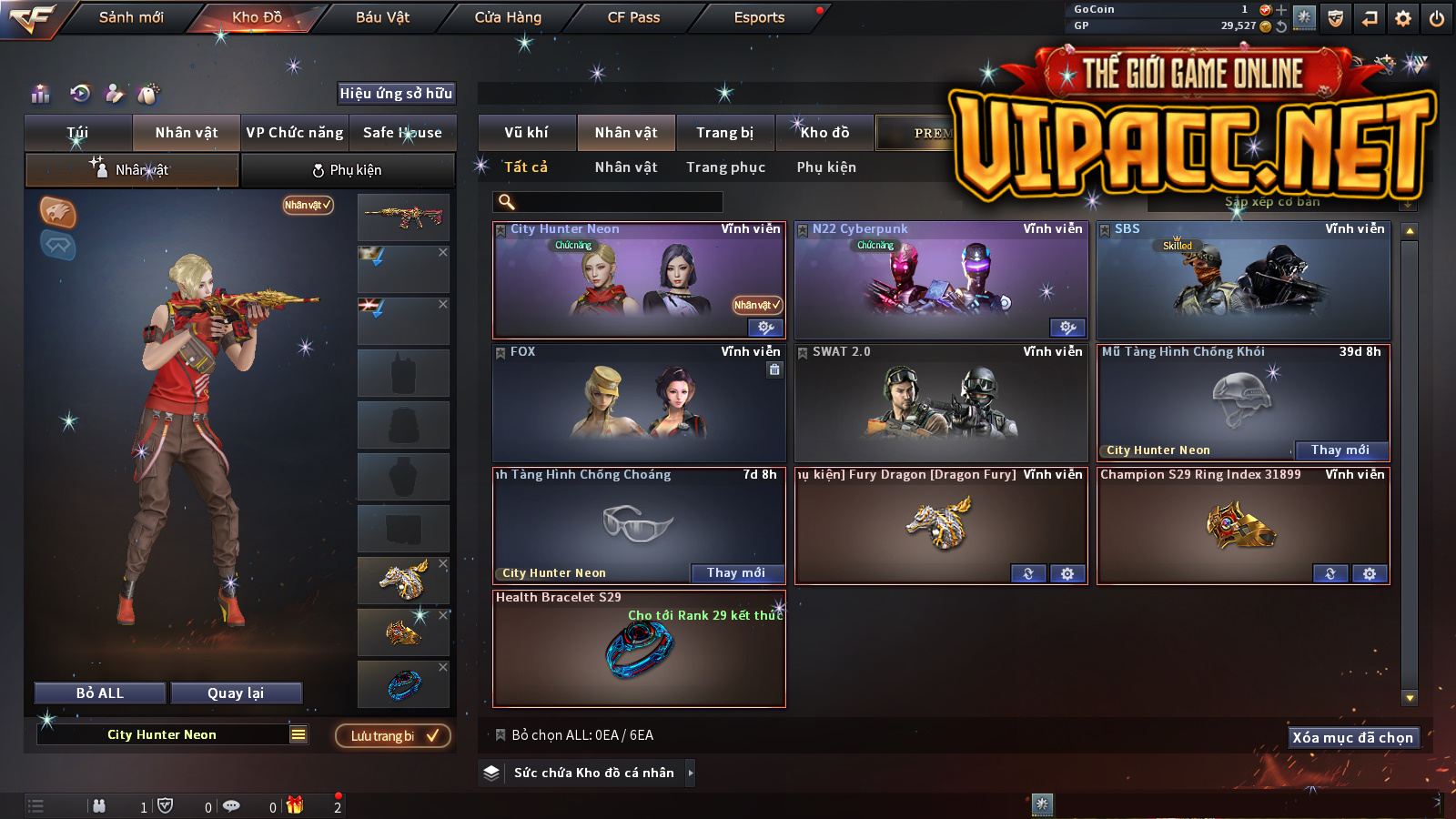Save loadout with Lưu trang bị
Image resolution: width=1456 pixels, height=819 pixels.
(x=393, y=736)
